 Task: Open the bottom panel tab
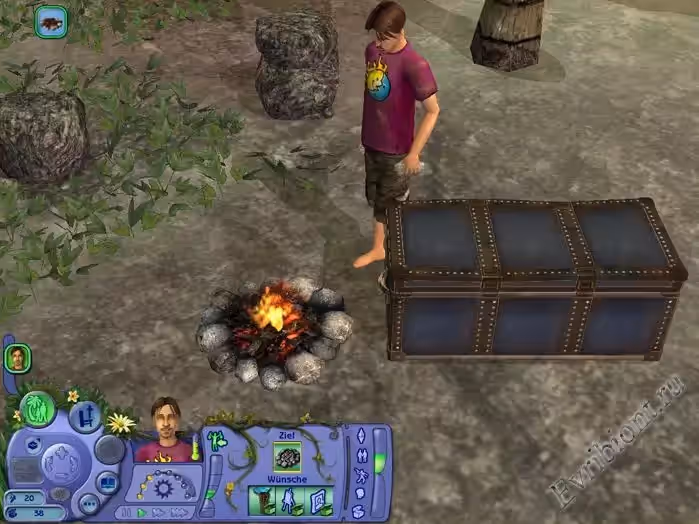[x=361, y=511]
